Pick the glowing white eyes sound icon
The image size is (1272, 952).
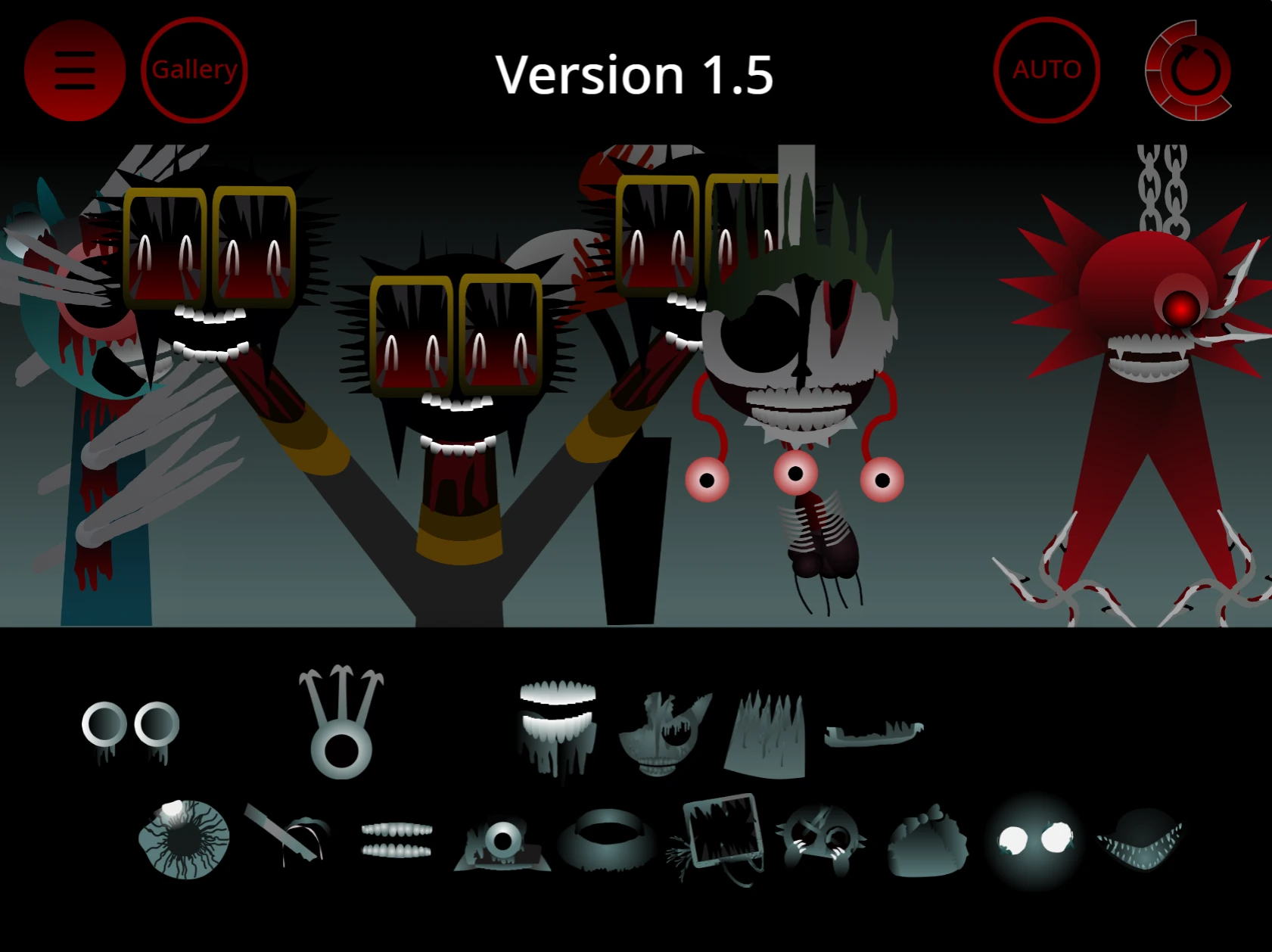click(x=1037, y=836)
